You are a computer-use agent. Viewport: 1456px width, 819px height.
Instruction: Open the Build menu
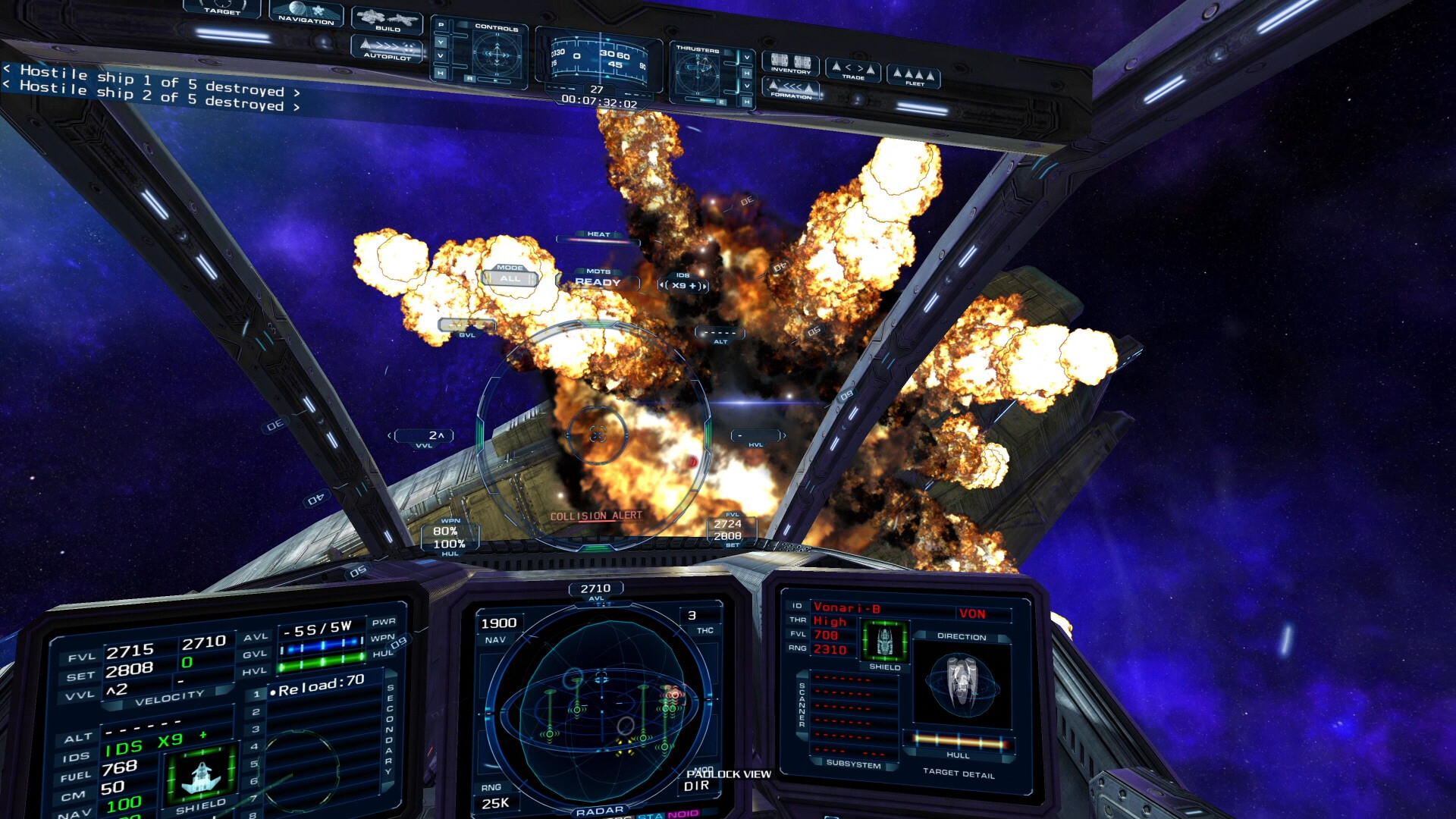(x=388, y=20)
